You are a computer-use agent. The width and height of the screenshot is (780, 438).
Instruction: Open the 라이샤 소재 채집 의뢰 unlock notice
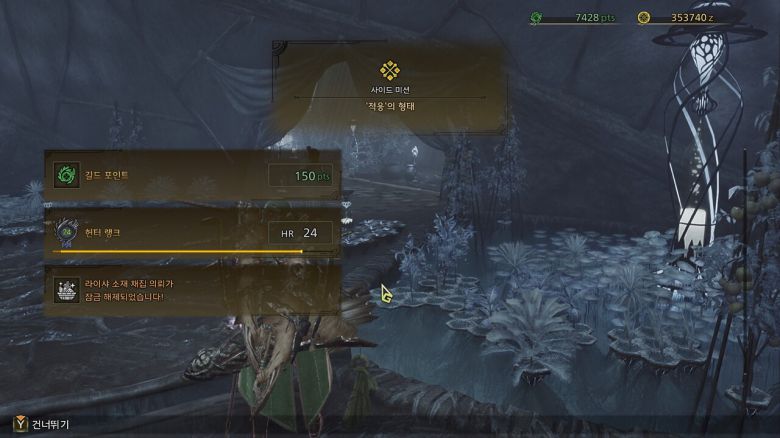point(192,291)
